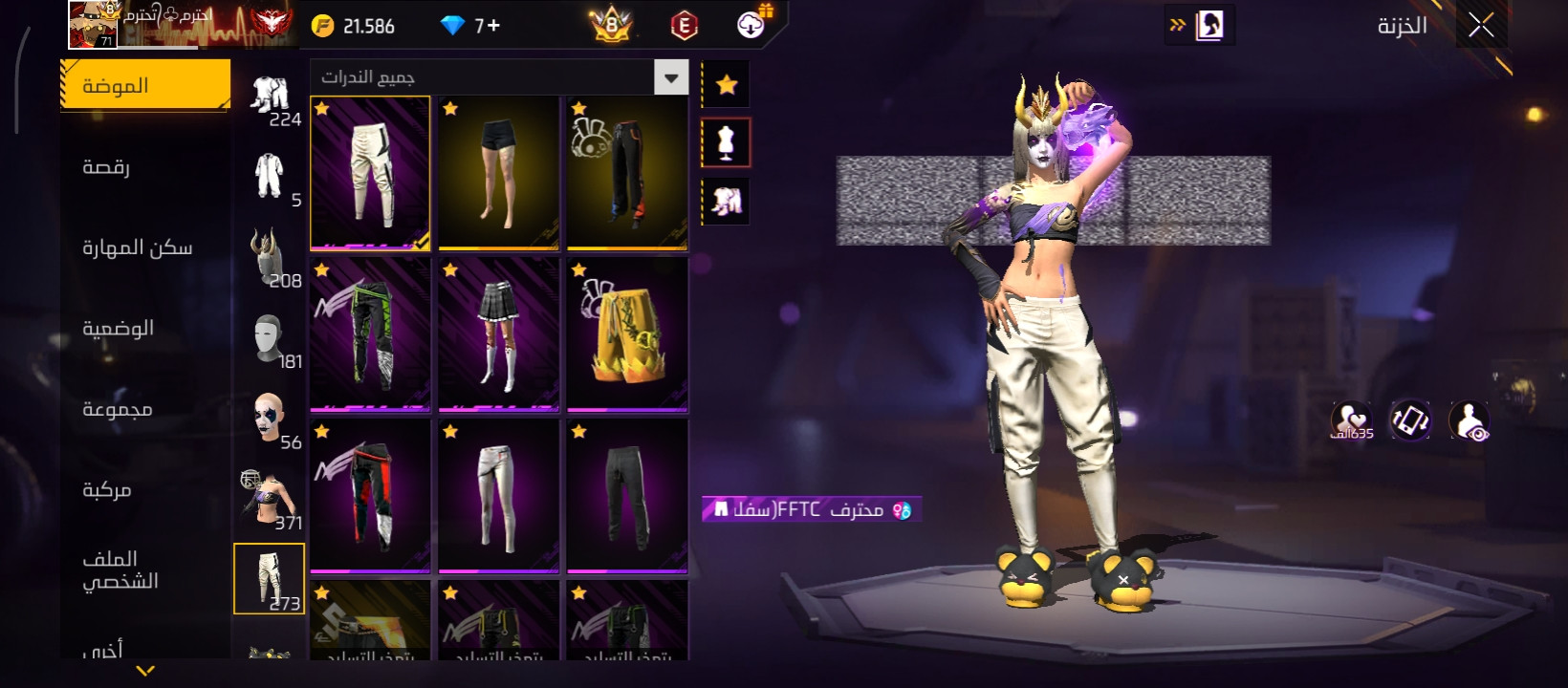Open the mannequin outfit preset button
Viewport: 1568px width, 688px height.
click(726, 143)
